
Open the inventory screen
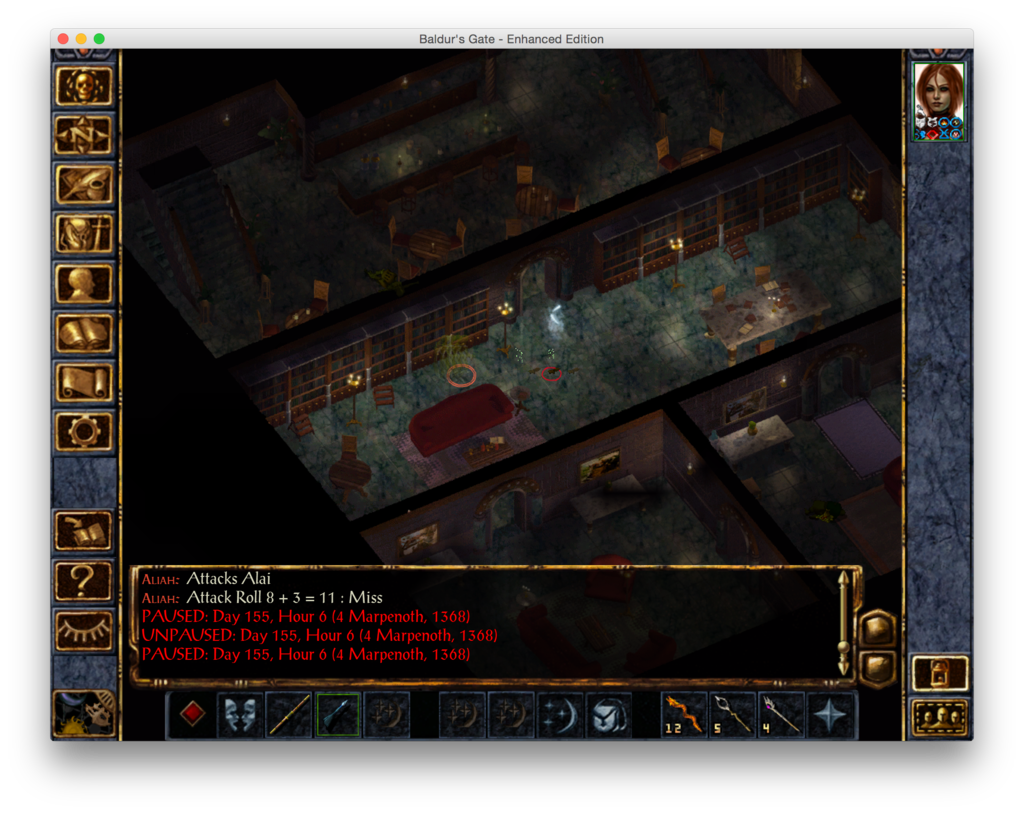(84, 234)
